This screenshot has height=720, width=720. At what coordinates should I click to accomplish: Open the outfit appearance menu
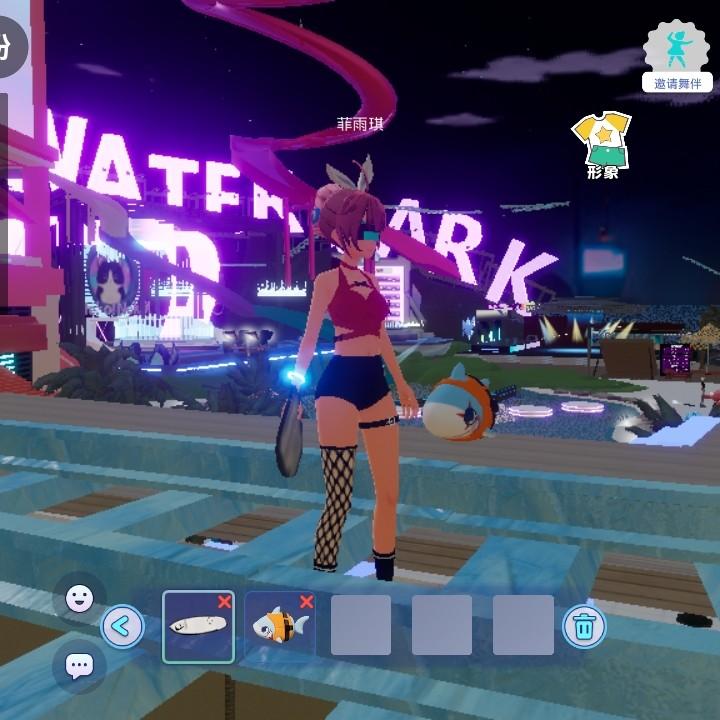pos(601,145)
